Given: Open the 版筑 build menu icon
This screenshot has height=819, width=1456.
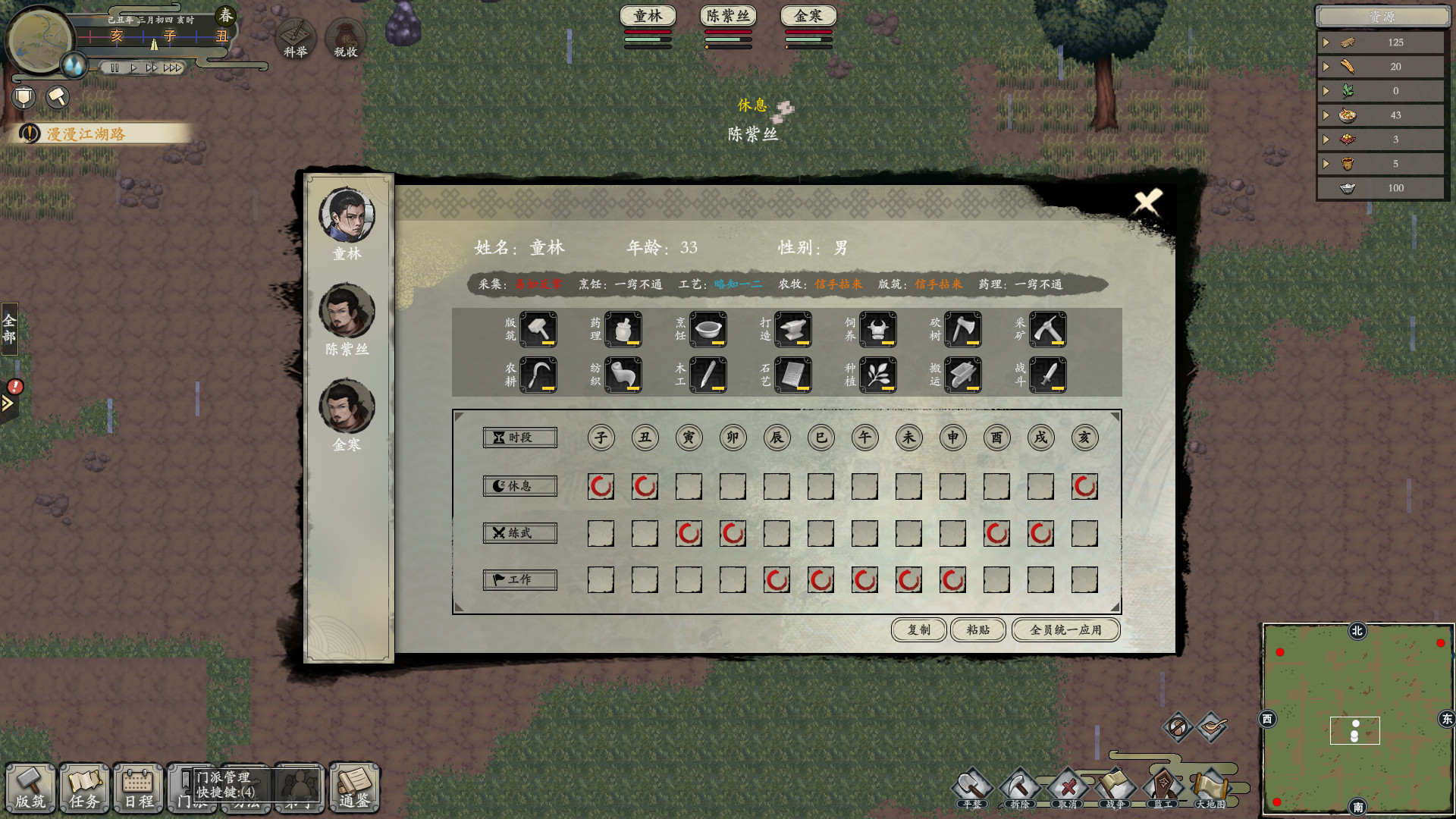Looking at the screenshot, I should [31, 789].
